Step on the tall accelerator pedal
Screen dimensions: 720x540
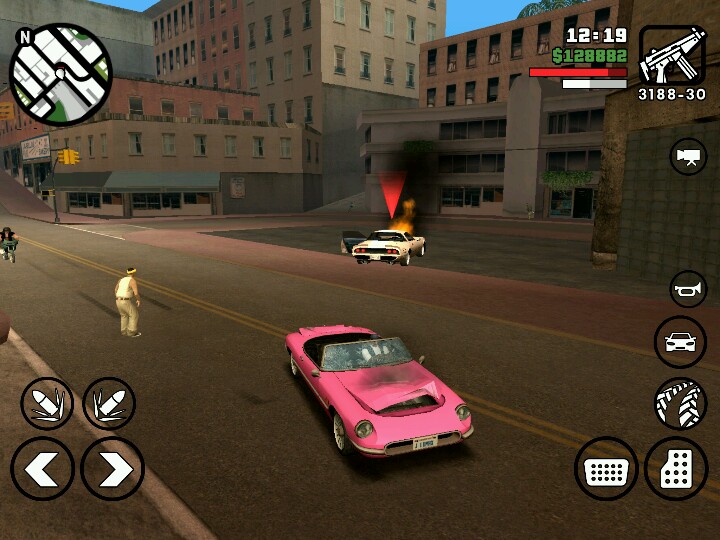tap(676, 469)
